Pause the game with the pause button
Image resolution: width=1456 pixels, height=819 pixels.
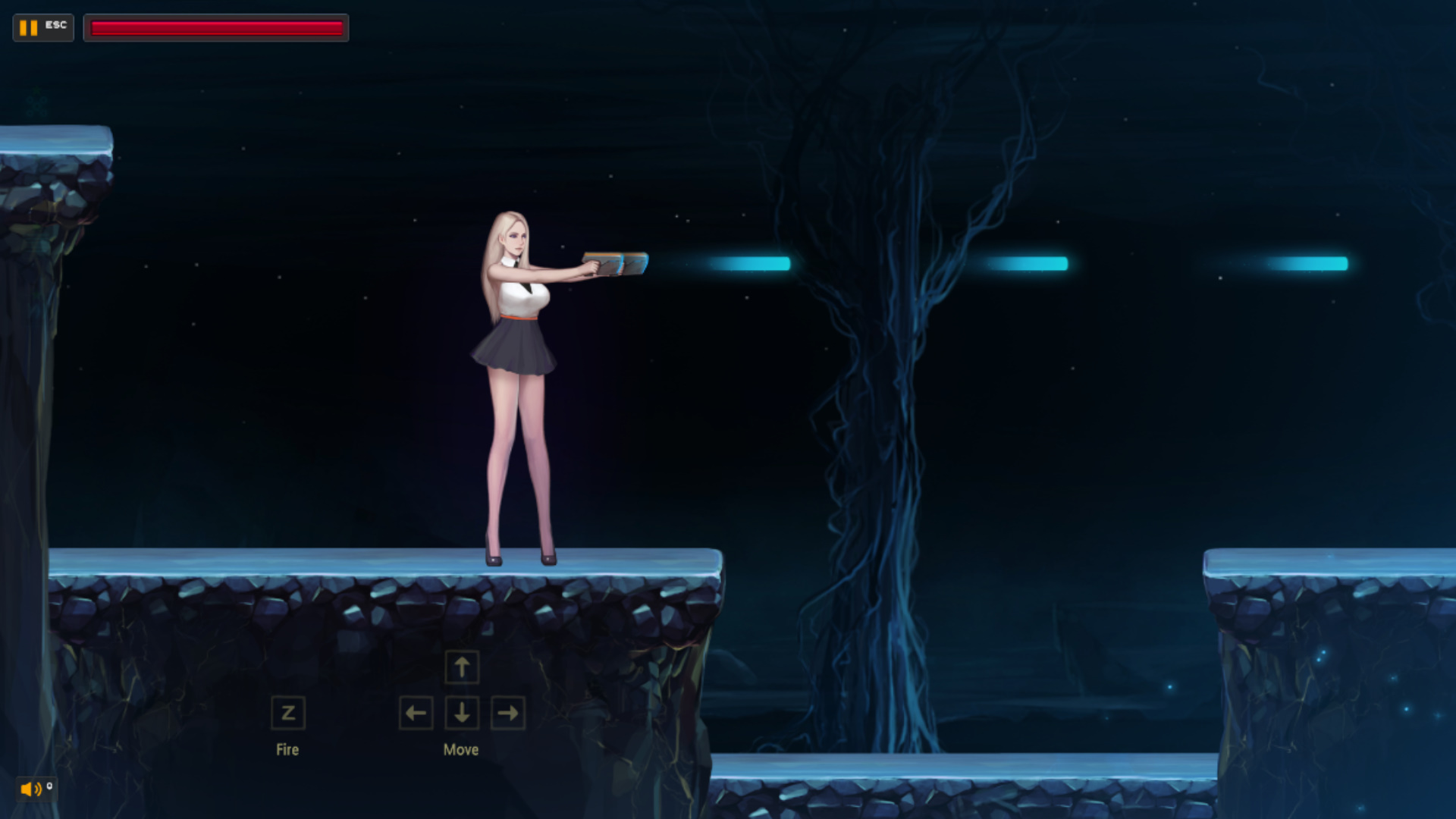pos(30,28)
